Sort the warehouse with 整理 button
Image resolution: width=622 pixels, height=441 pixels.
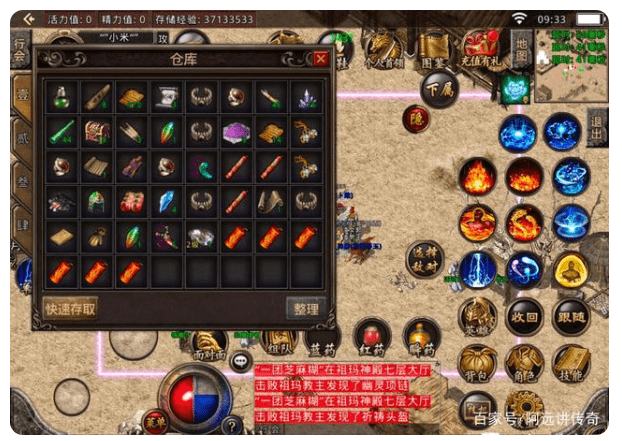[304, 309]
